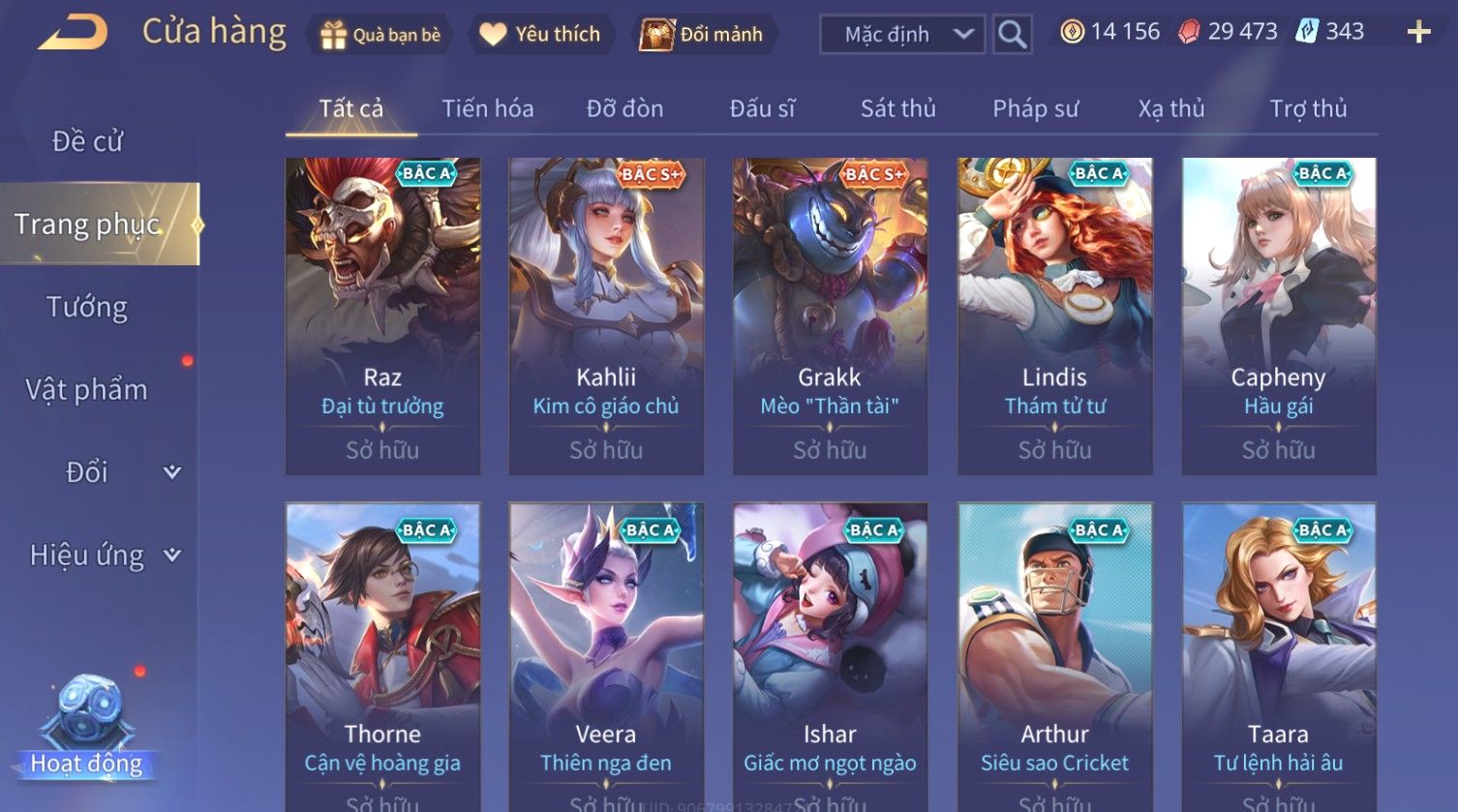Screen dimensions: 1458x812
Task: Open the Yêu thích favorites list
Action: coord(540,35)
